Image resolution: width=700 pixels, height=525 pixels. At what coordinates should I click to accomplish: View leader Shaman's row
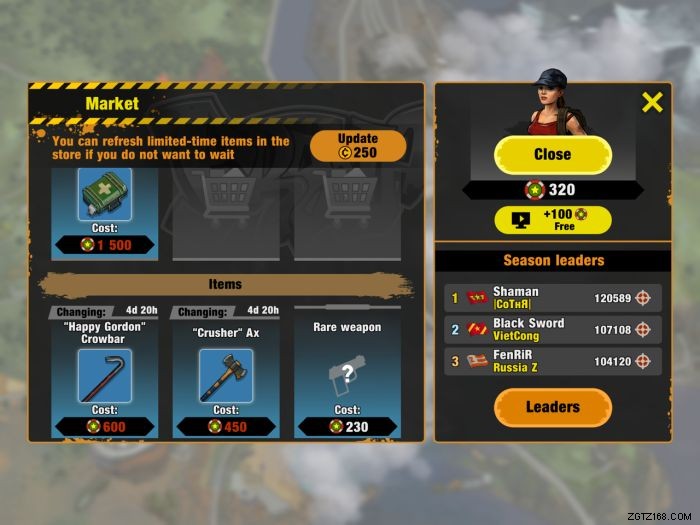pyautogui.click(x=552, y=298)
